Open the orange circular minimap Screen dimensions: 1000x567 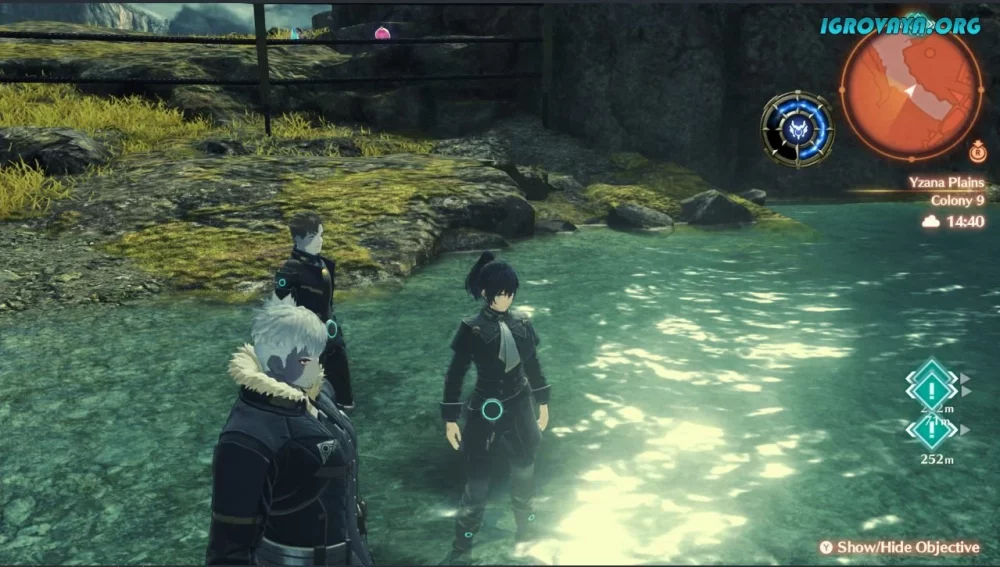point(911,90)
